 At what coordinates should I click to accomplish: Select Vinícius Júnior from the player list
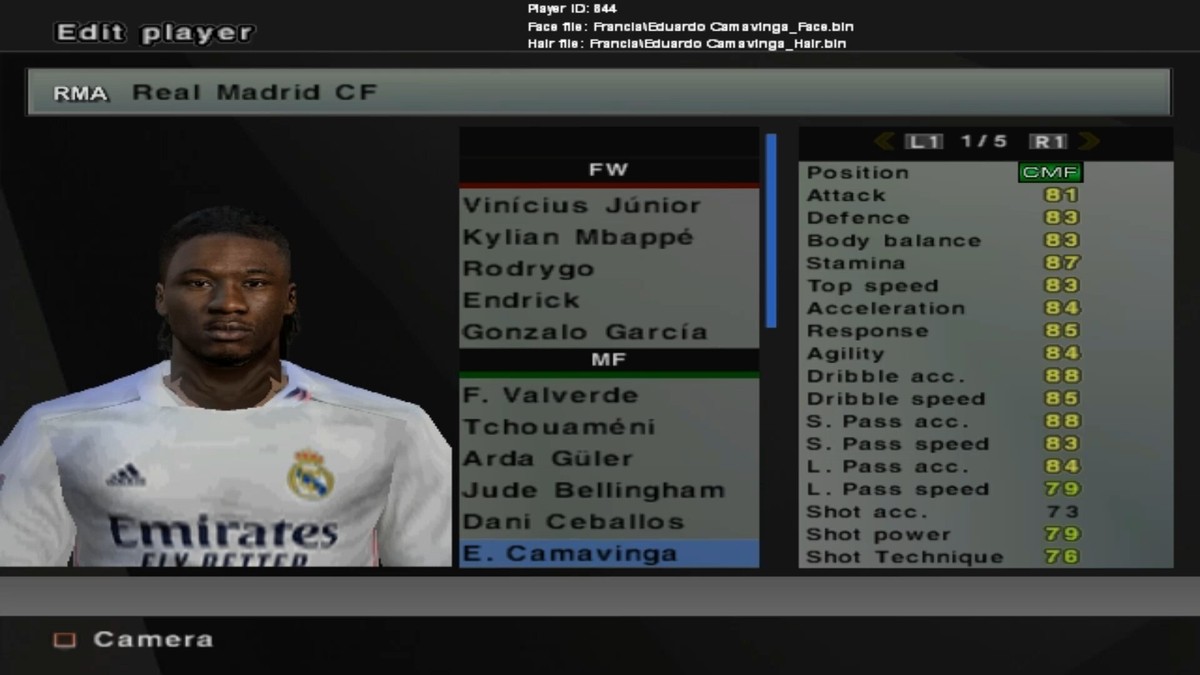pyautogui.click(x=581, y=205)
